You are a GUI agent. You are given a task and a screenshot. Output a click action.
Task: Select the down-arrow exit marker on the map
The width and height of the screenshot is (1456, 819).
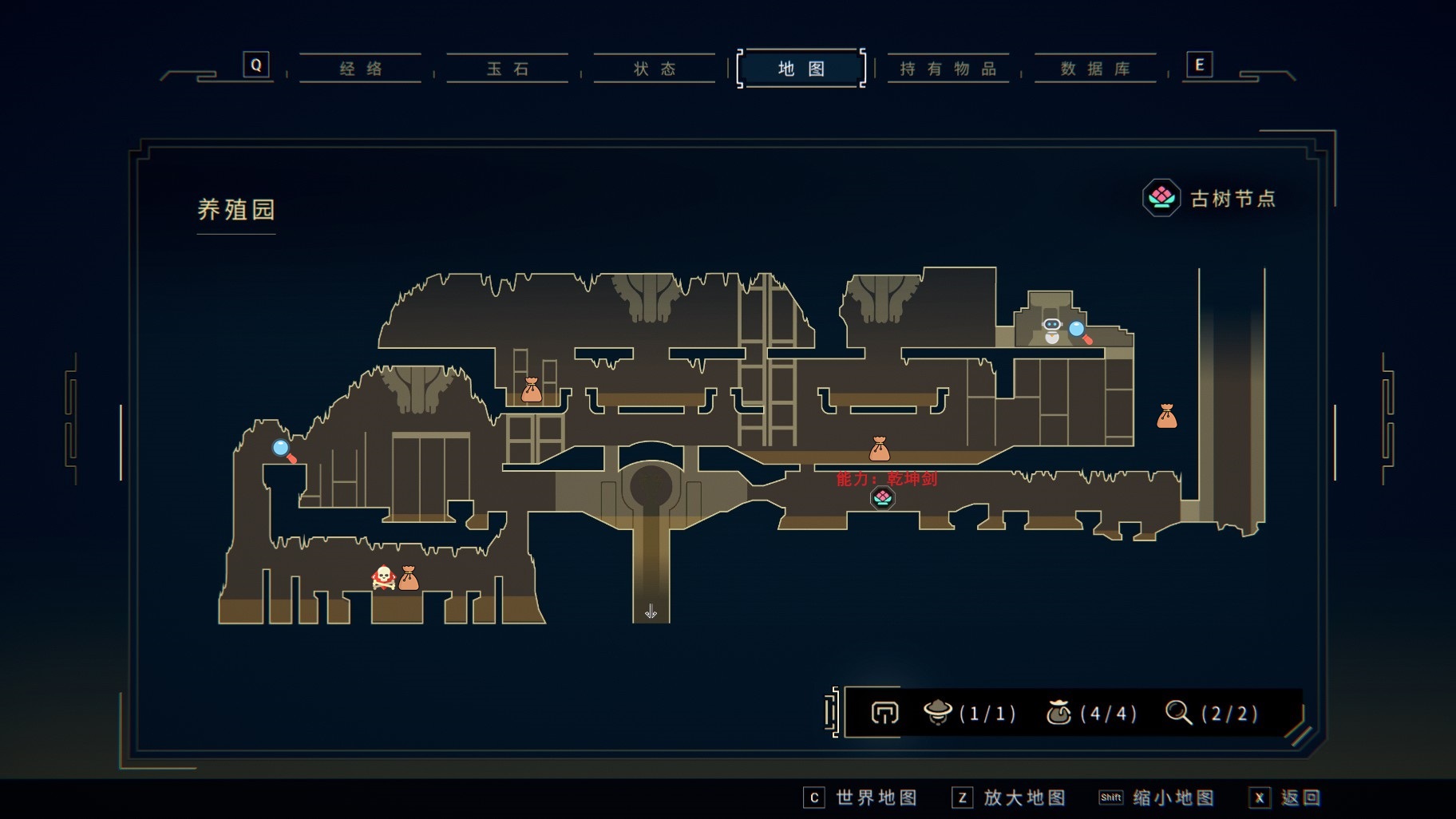[651, 611]
